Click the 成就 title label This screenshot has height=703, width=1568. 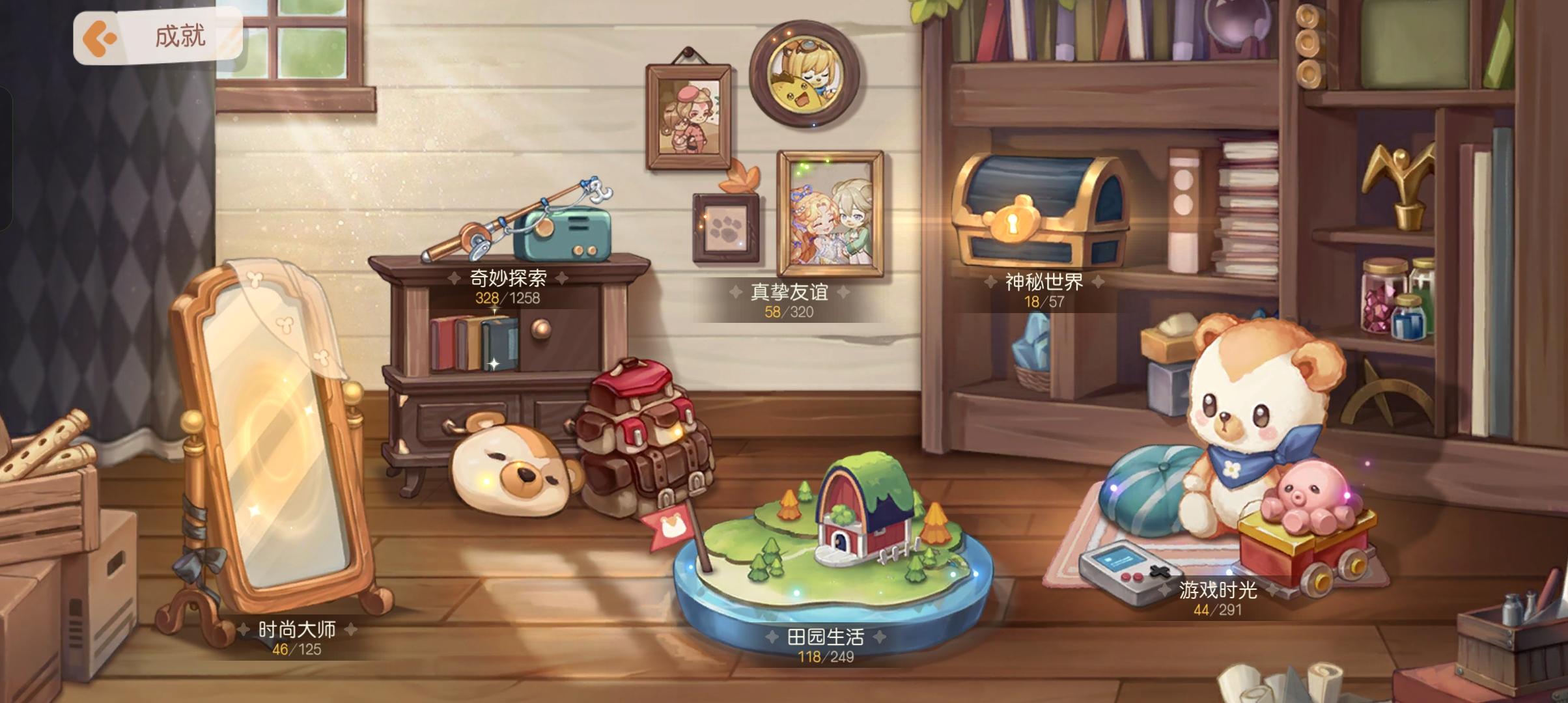point(179,37)
